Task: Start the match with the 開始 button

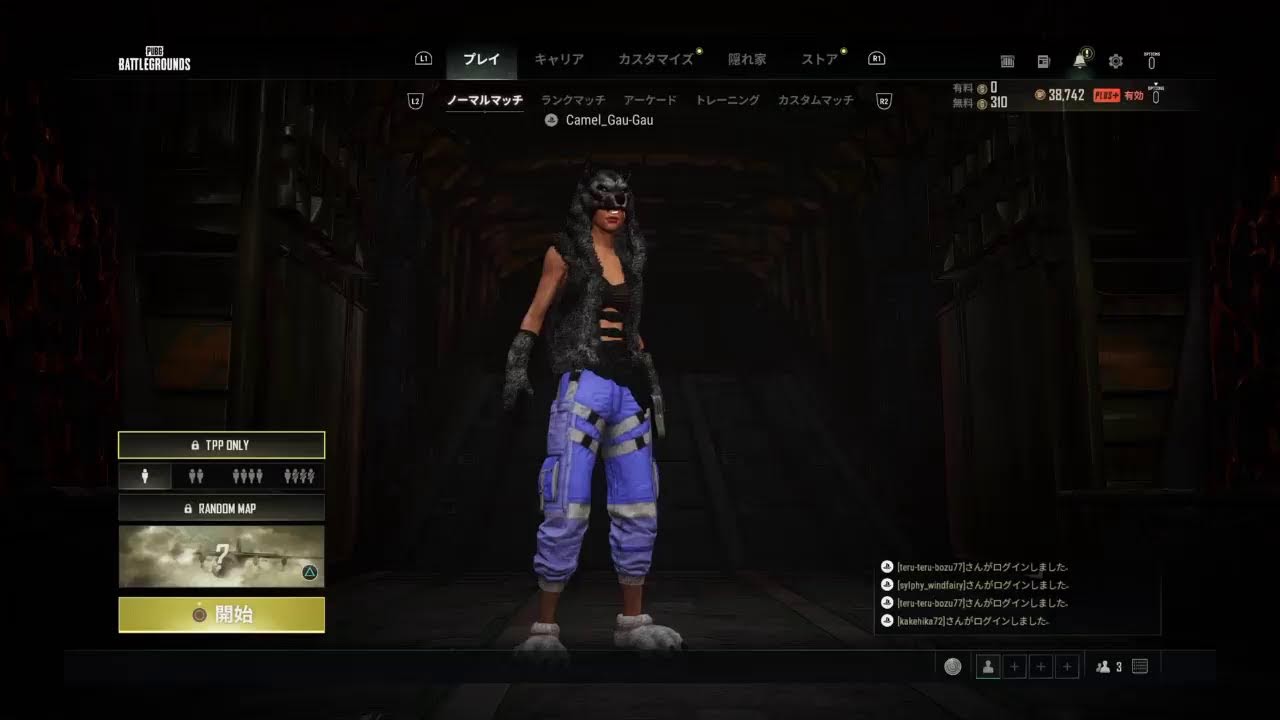Action: click(x=221, y=614)
